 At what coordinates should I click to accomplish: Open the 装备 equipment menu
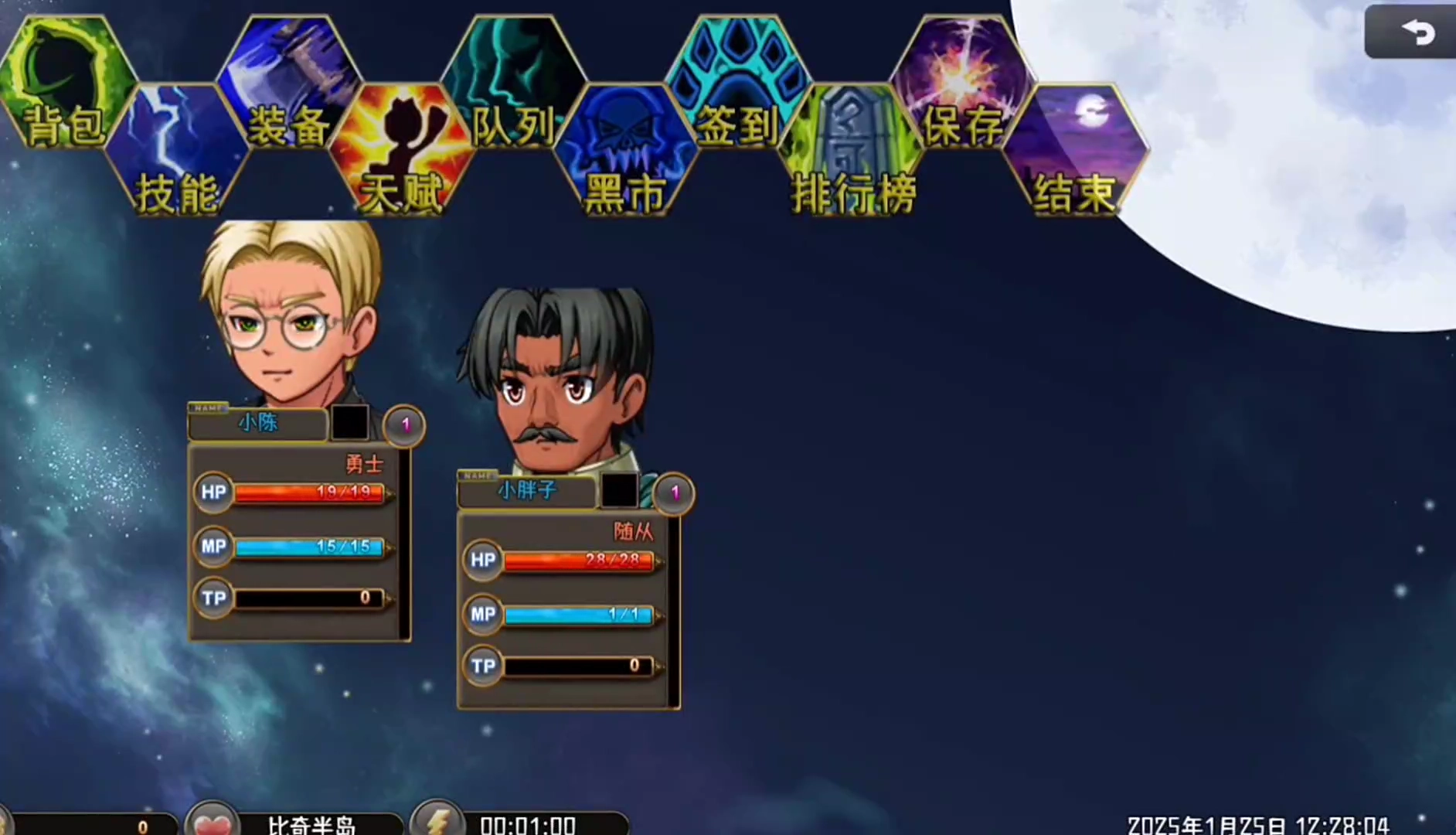[289, 85]
